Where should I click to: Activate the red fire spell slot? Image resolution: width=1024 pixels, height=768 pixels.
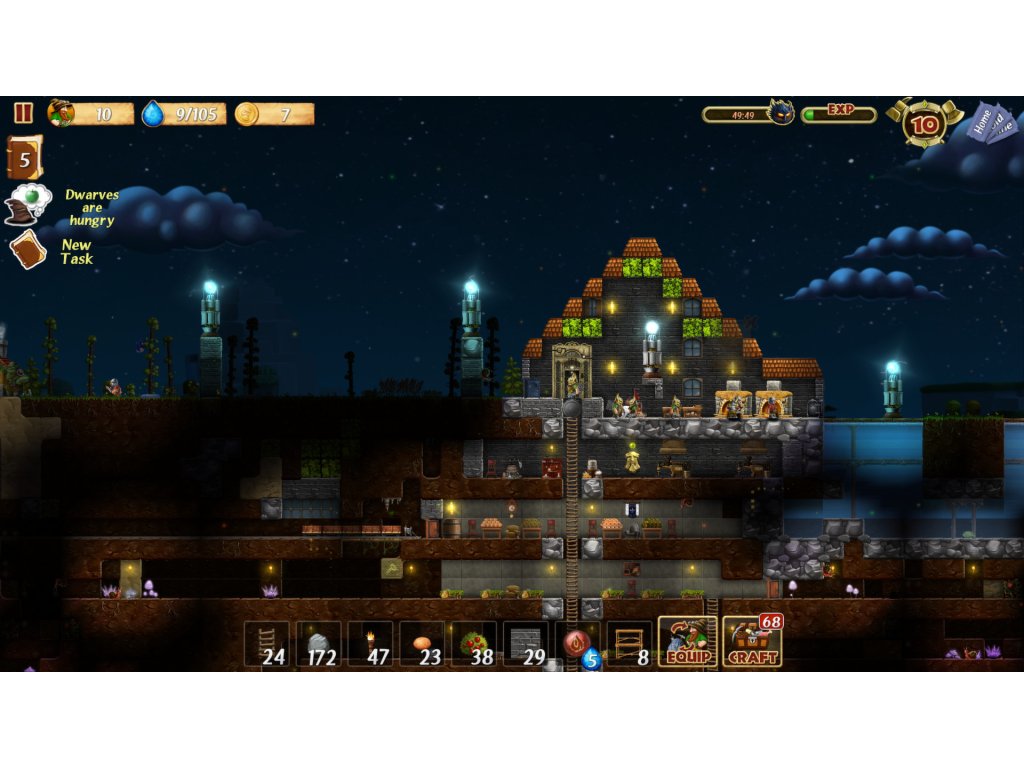(x=577, y=644)
